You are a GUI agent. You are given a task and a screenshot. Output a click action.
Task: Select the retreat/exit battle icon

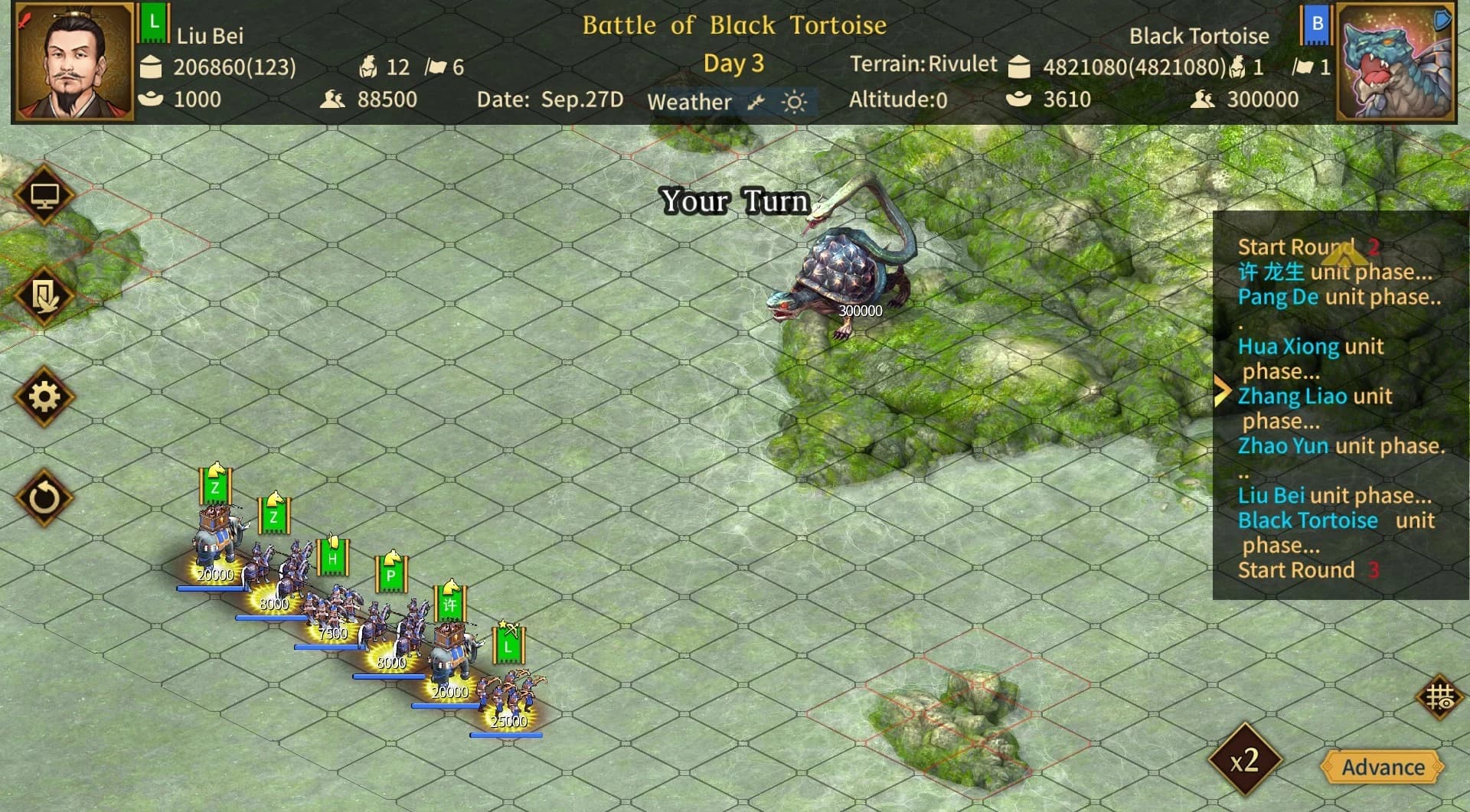(x=44, y=295)
